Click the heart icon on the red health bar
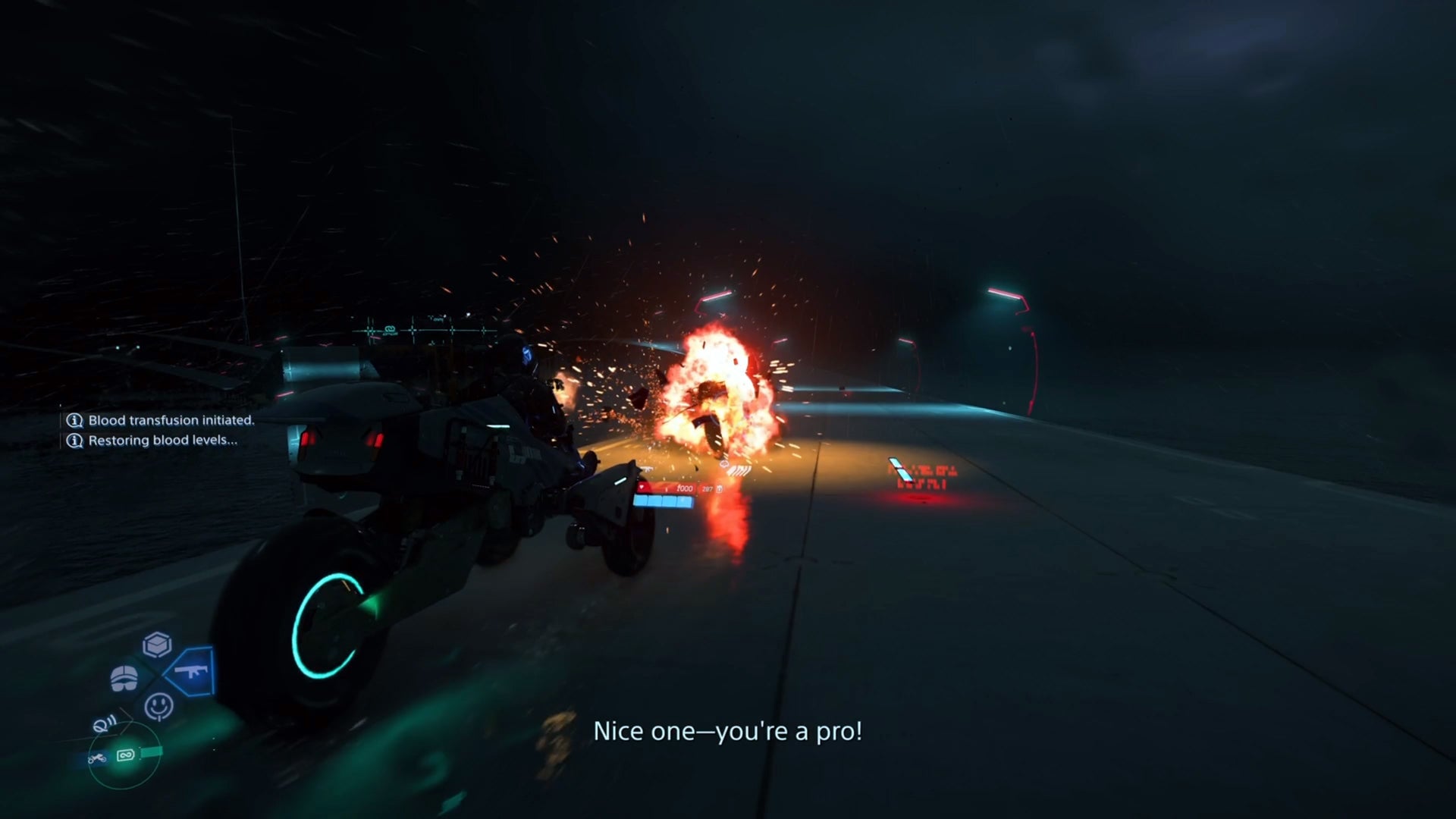Viewport: 1456px width, 819px height. click(x=642, y=488)
